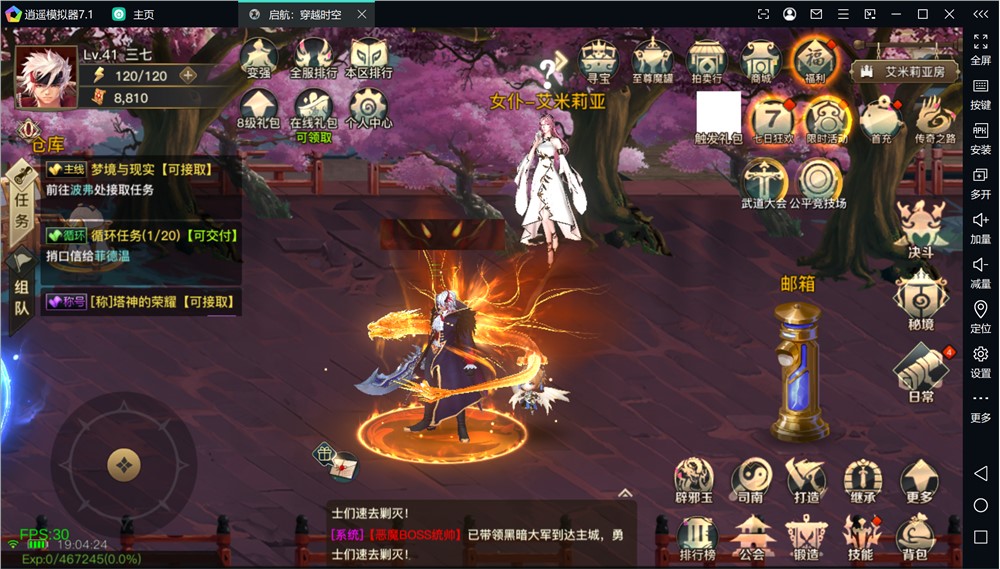Open the 排行榜 leaderboard icon

(x=697, y=538)
